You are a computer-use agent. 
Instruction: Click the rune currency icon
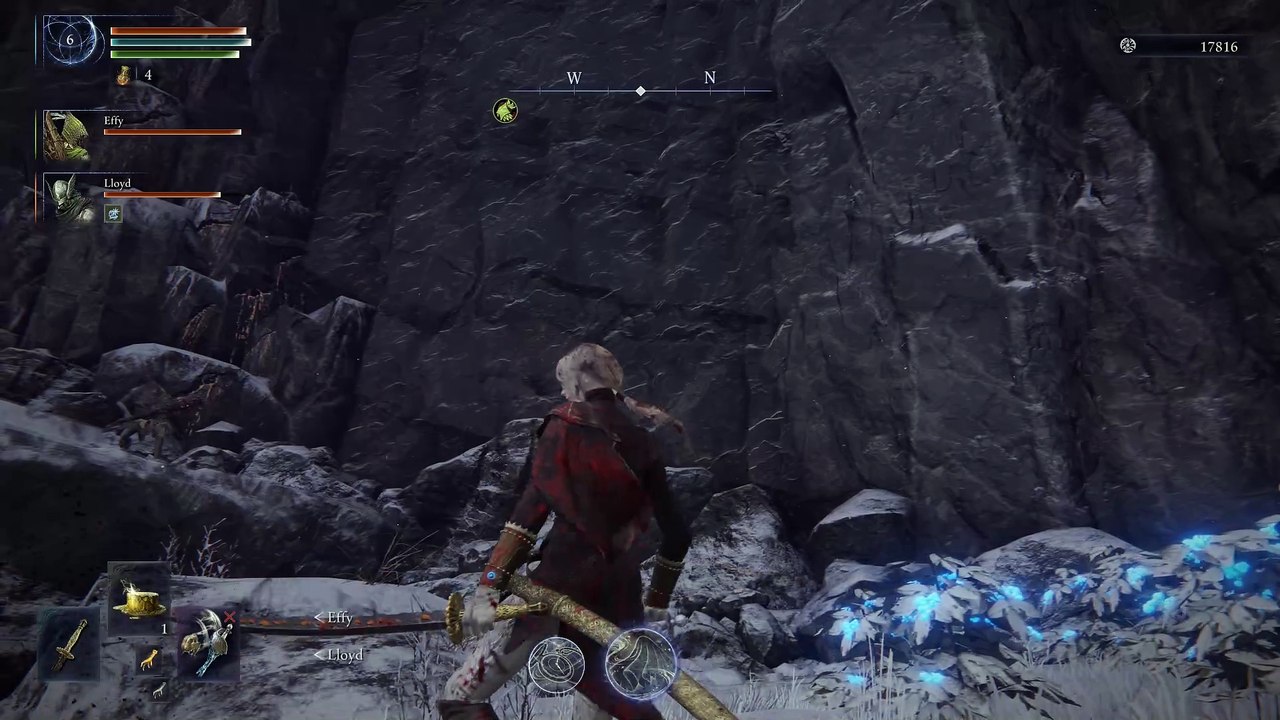(1128, 46)
